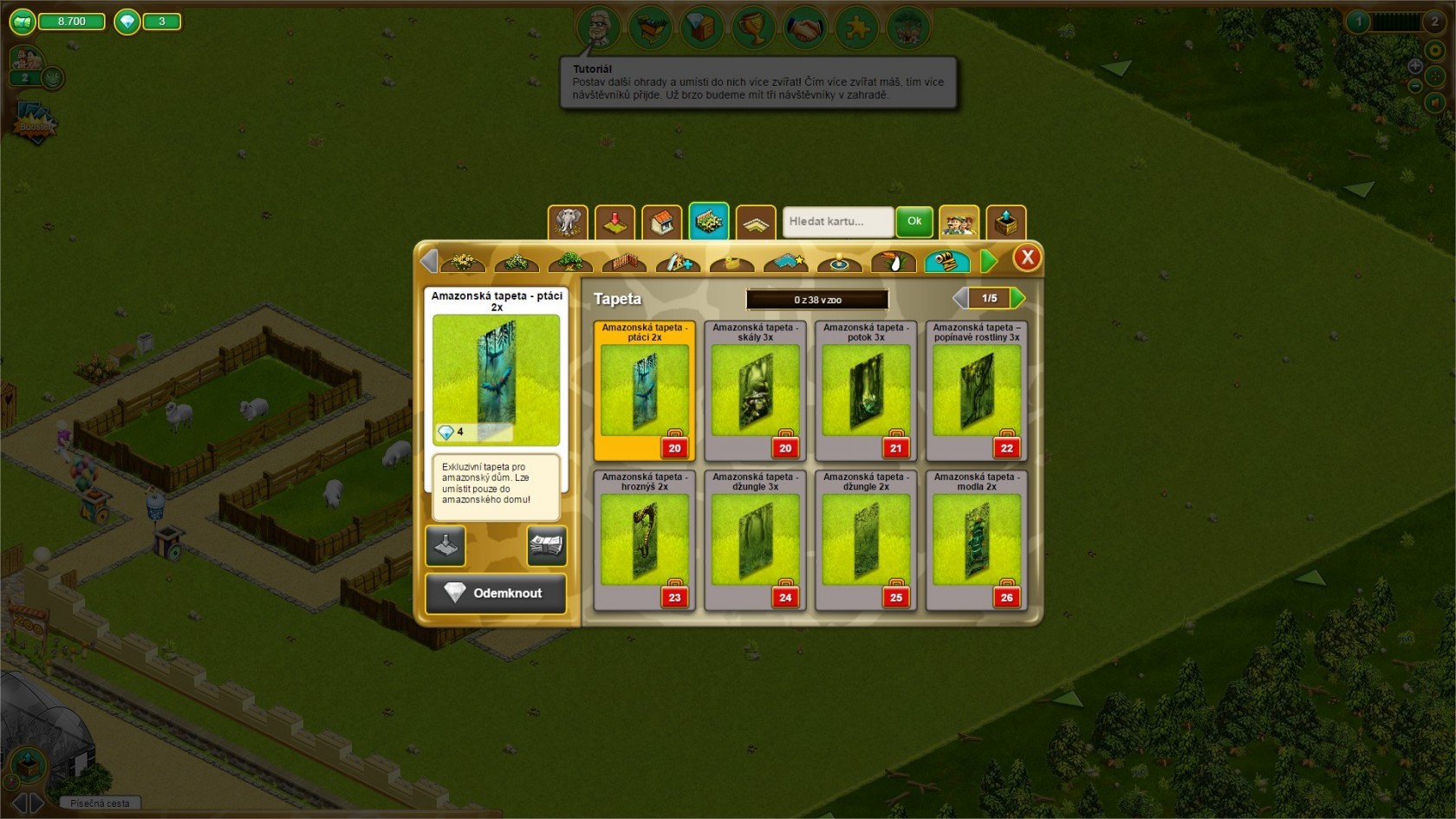Select the Amazonská tapeta - ptáci 2x card
This screenshot has height=819, width=1456.
click(x=644, y=391)
